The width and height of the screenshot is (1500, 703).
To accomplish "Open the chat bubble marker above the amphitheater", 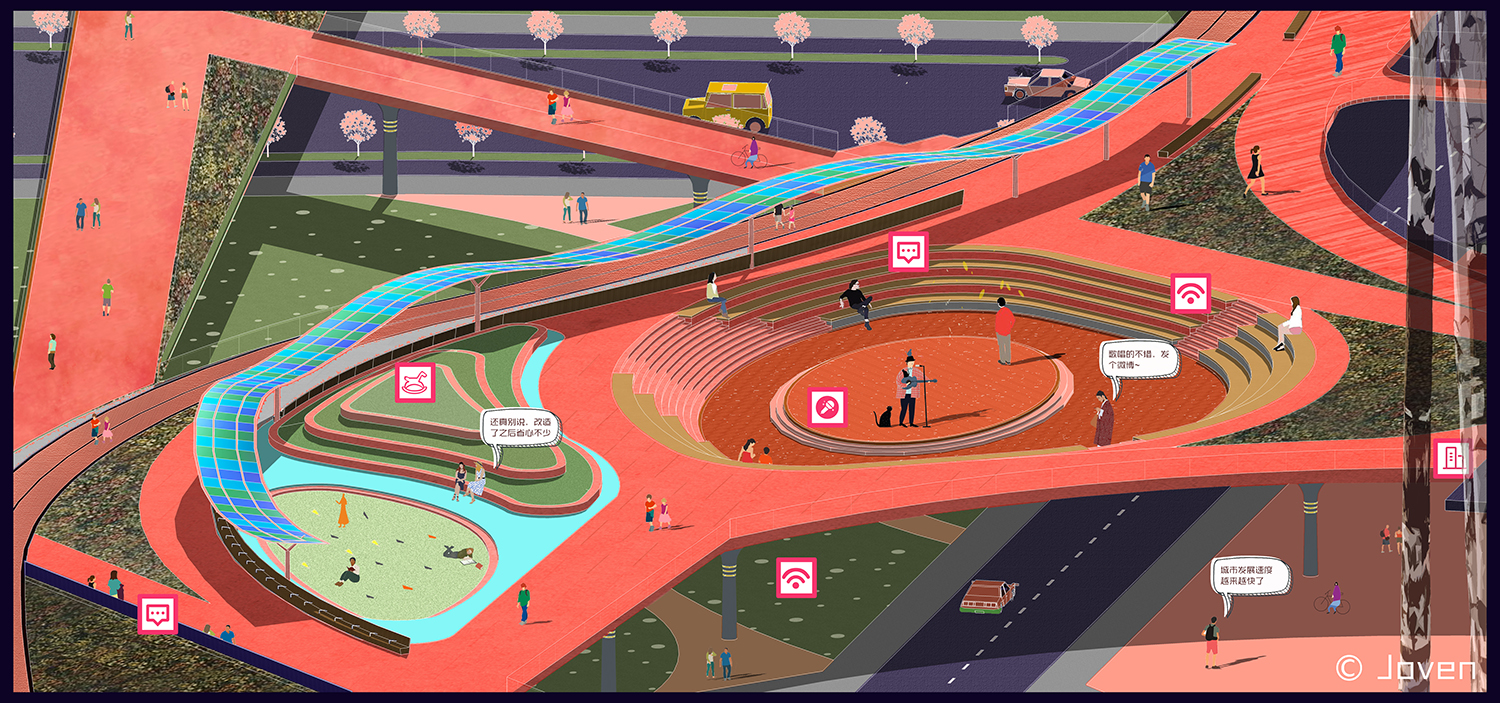I will click(908, 252).
